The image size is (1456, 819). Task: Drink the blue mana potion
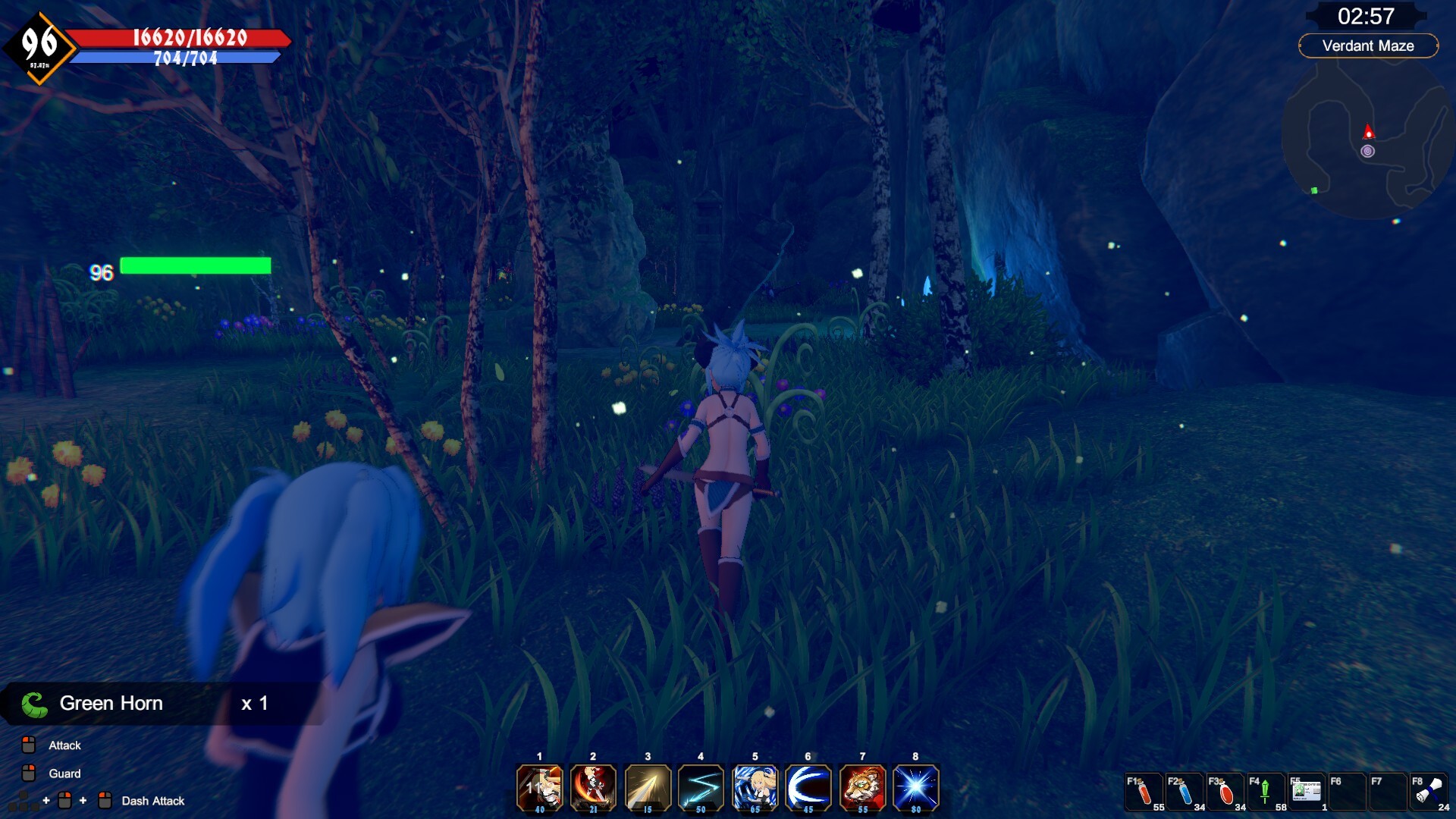1185,793
